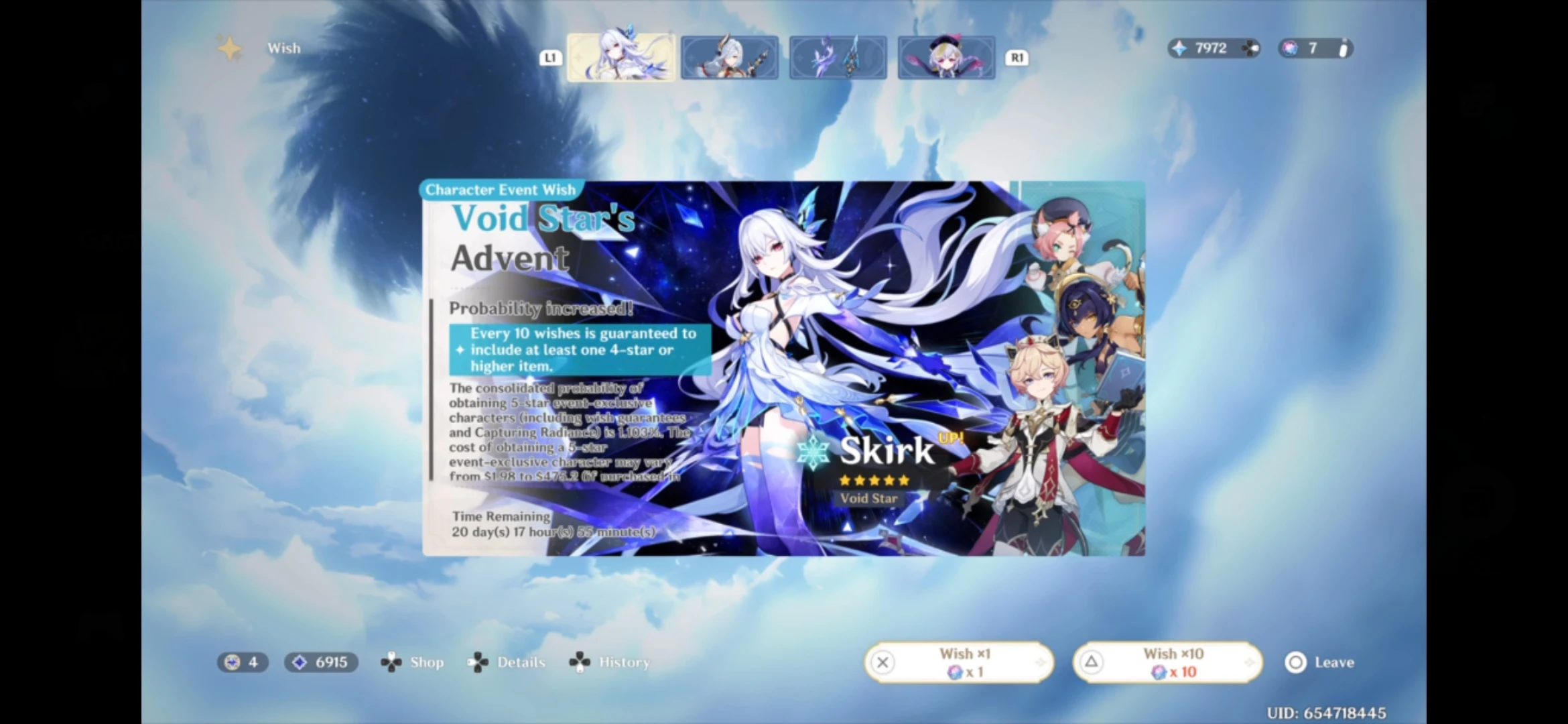
Task: Click the Primogem counter icon top right
Action: point(1180,48)
